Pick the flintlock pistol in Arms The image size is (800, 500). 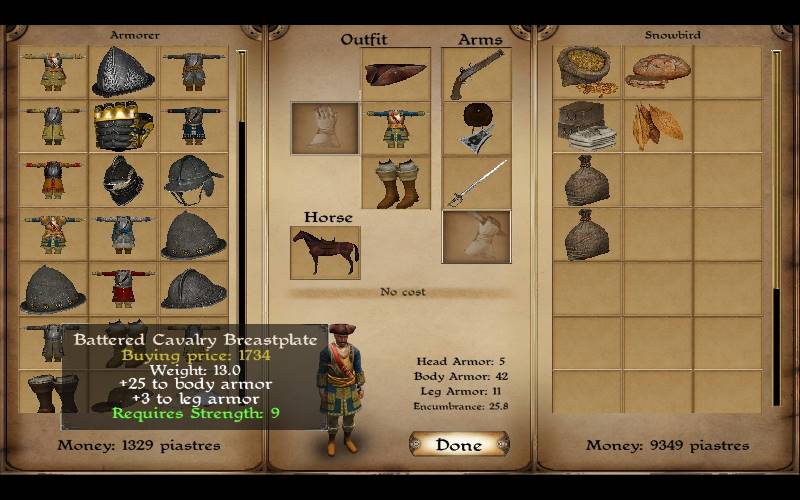[x=476, y=74]
